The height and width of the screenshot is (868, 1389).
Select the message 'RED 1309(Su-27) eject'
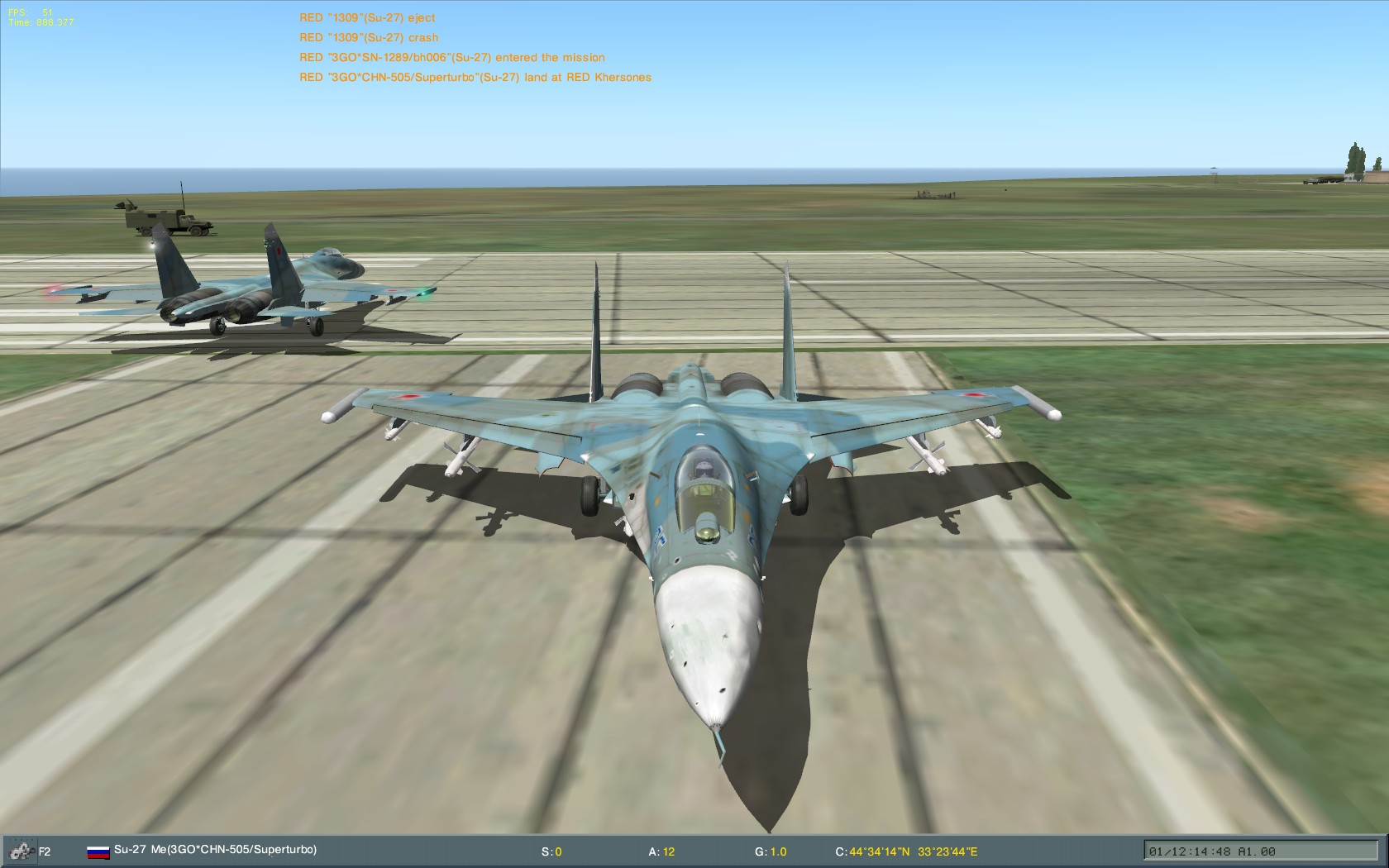(366, 17)
